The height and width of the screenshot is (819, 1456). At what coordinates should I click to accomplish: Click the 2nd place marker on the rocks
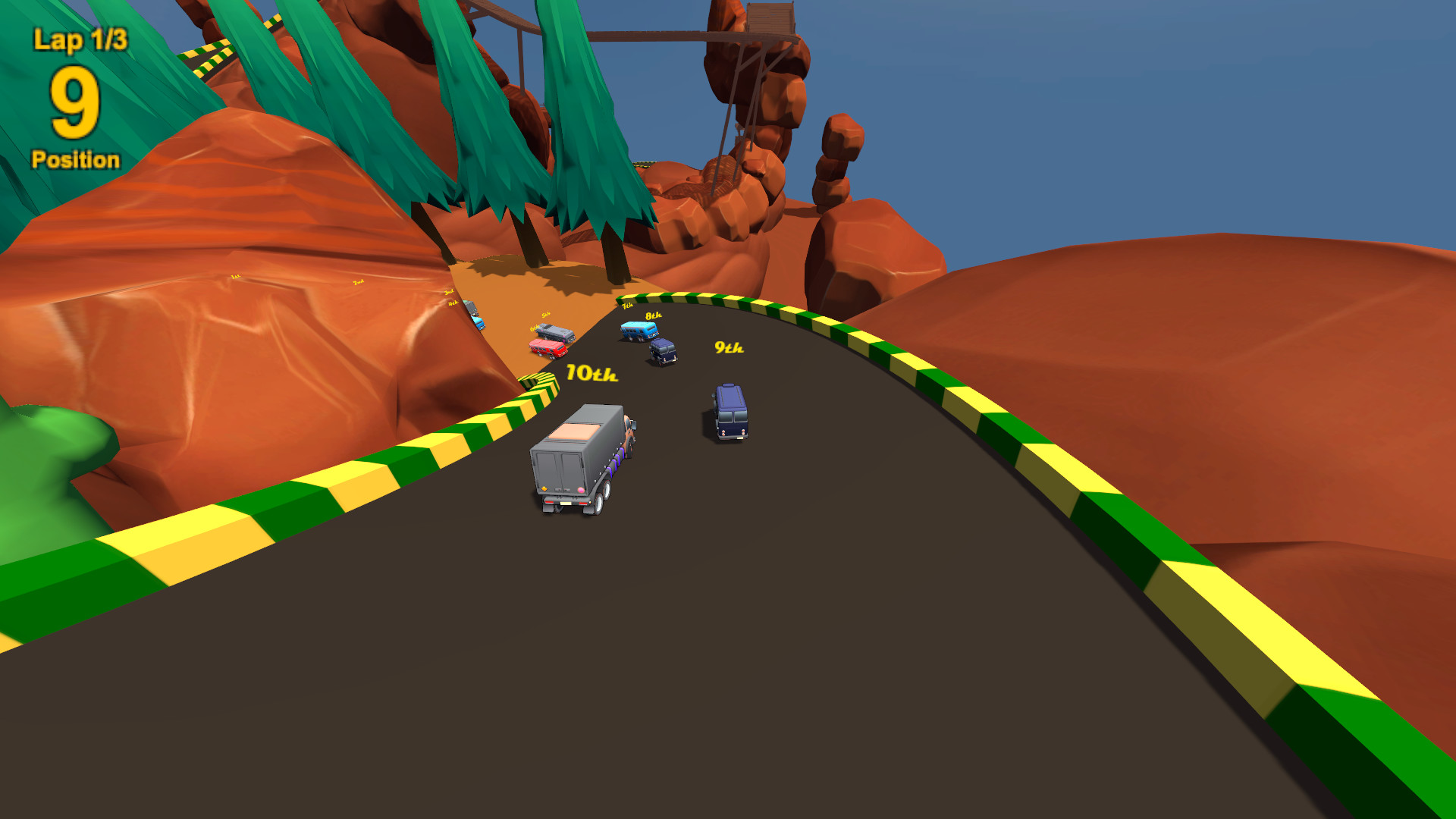[x=358, y=281]
